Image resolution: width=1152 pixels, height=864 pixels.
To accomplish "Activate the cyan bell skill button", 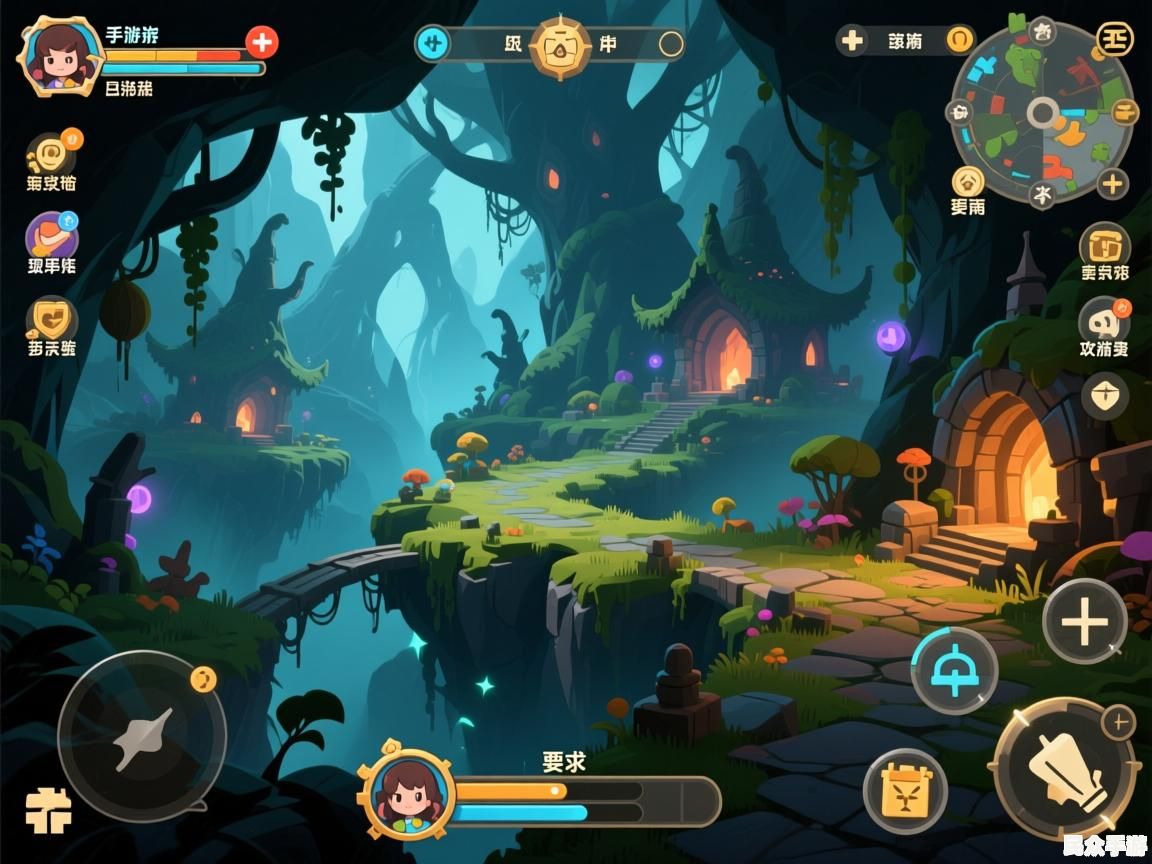I will [954, 669].
